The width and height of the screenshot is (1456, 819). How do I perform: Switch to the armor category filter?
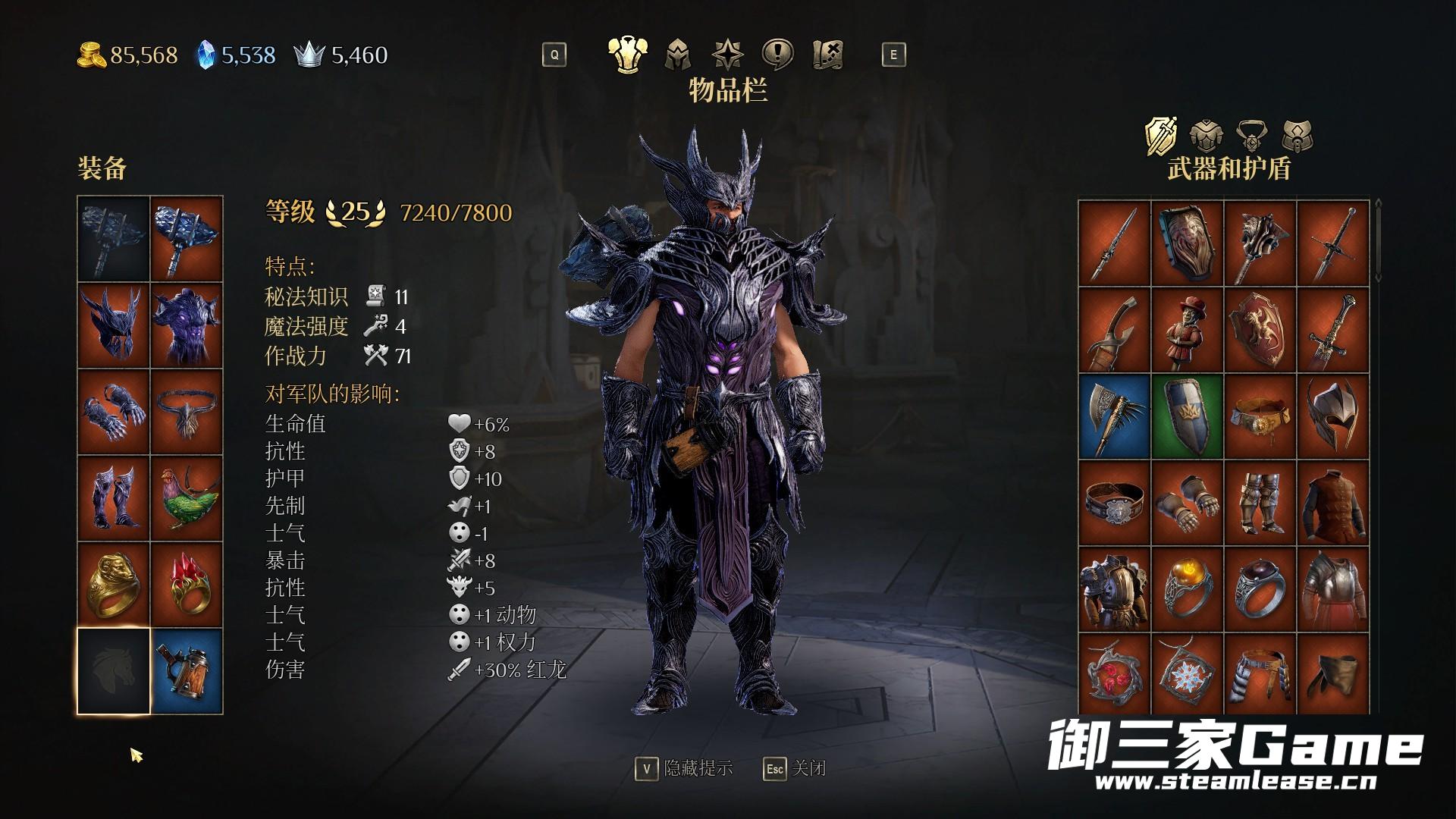point(1206,136)
